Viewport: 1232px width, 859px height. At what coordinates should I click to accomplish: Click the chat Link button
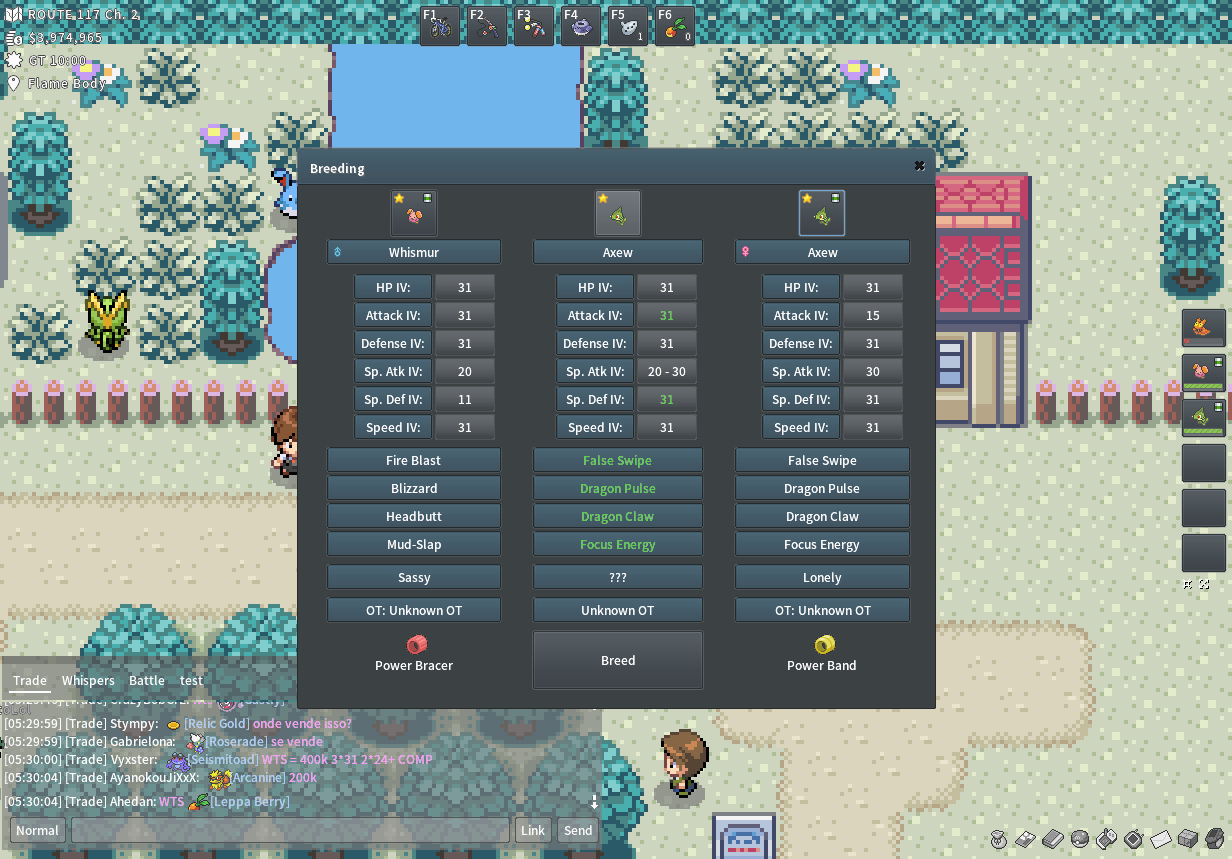tap(533, 831)
